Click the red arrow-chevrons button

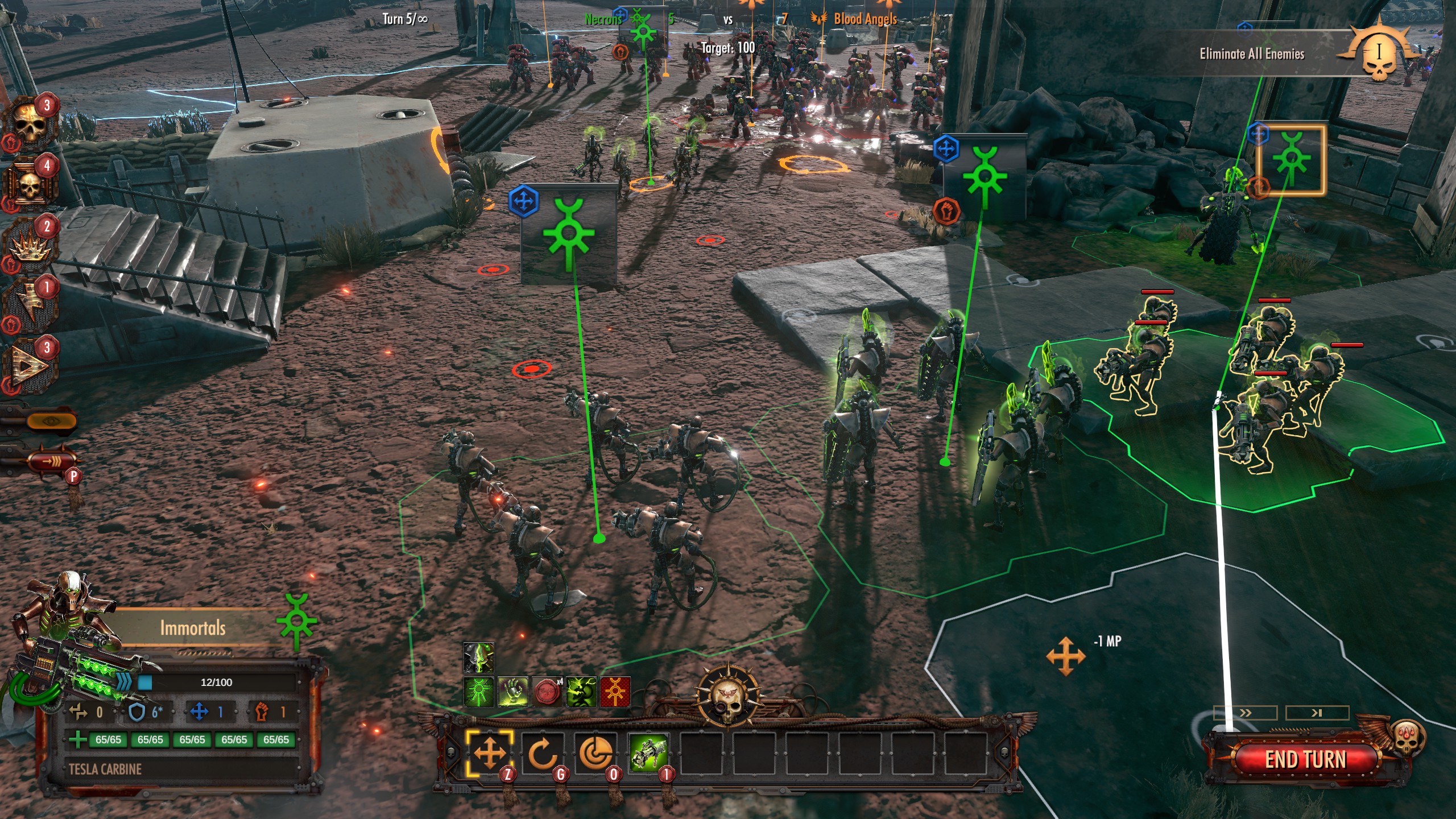click(51, 461)
